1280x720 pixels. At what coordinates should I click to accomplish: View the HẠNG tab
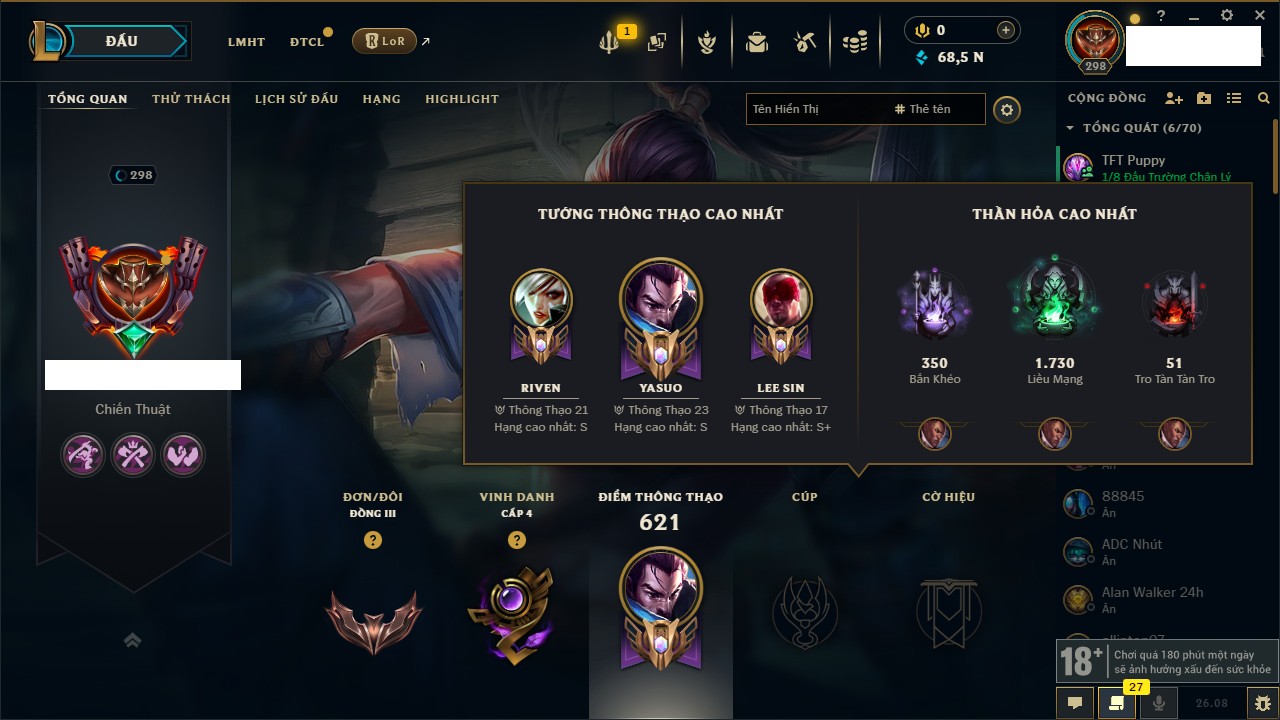[381, 99]
